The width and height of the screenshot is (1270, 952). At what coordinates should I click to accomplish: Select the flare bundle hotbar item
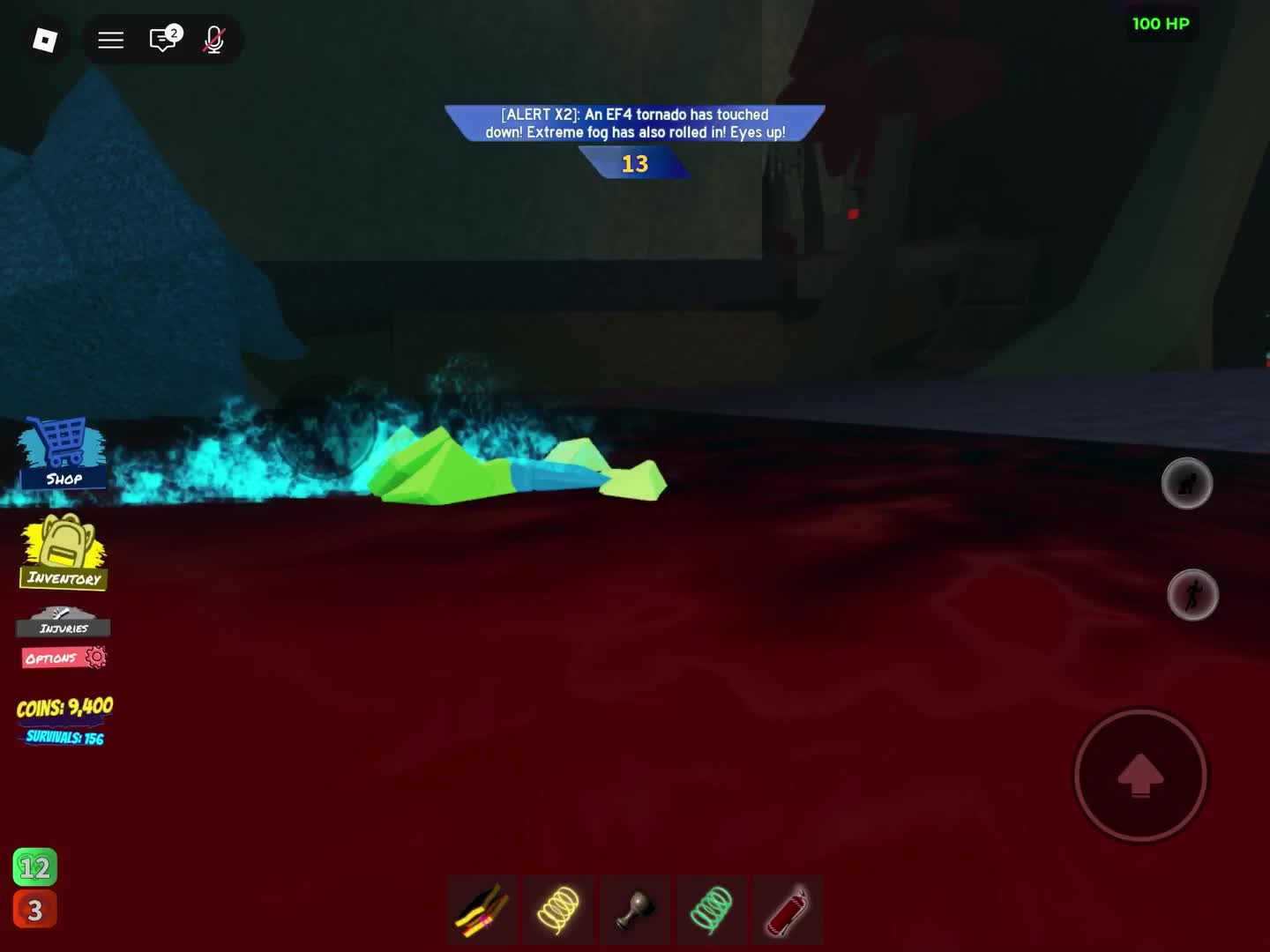pyautogui.click(x=482, y=908)
